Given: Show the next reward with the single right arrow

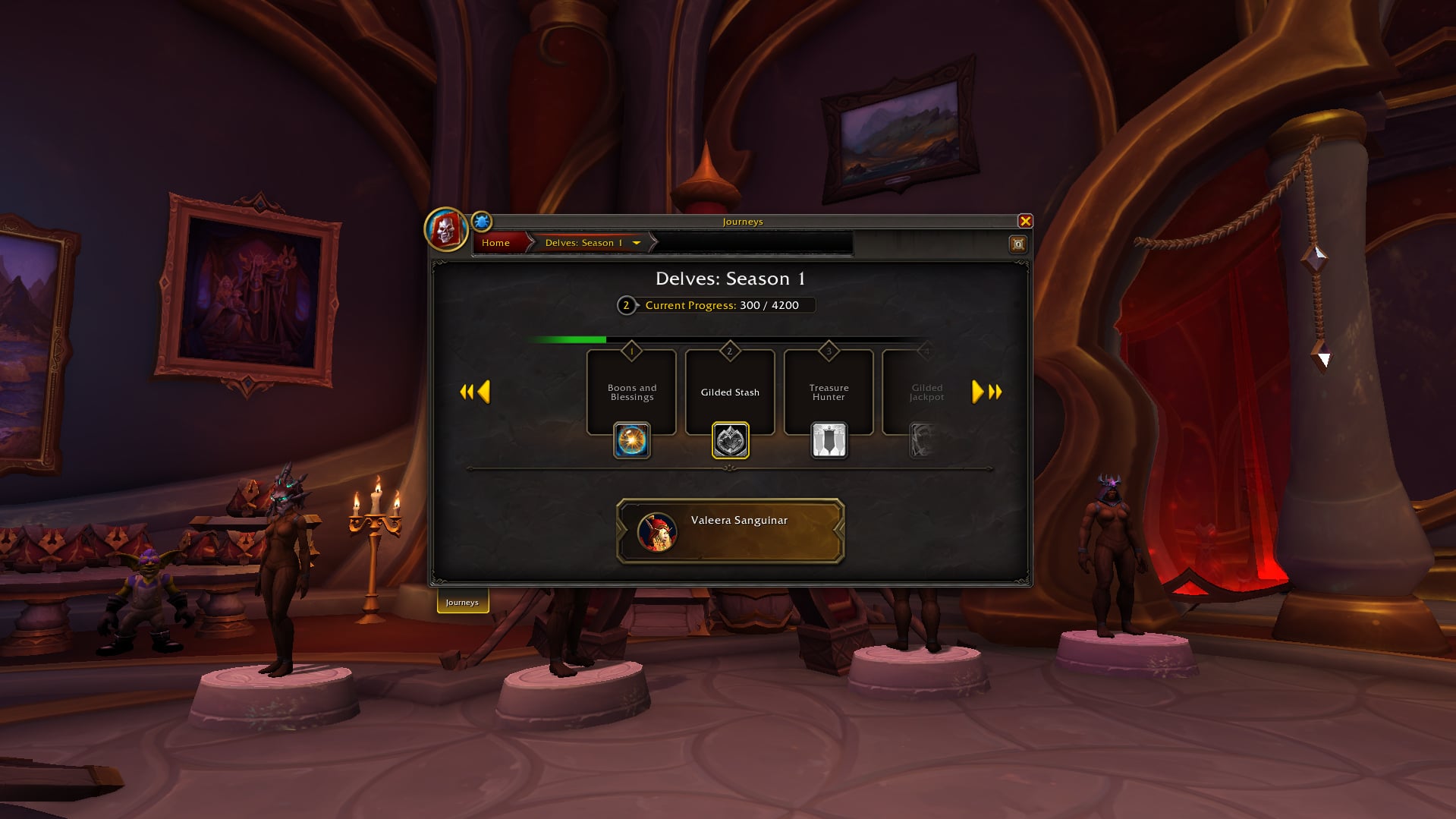Looking at the screenshot, I should coord(977,392).
